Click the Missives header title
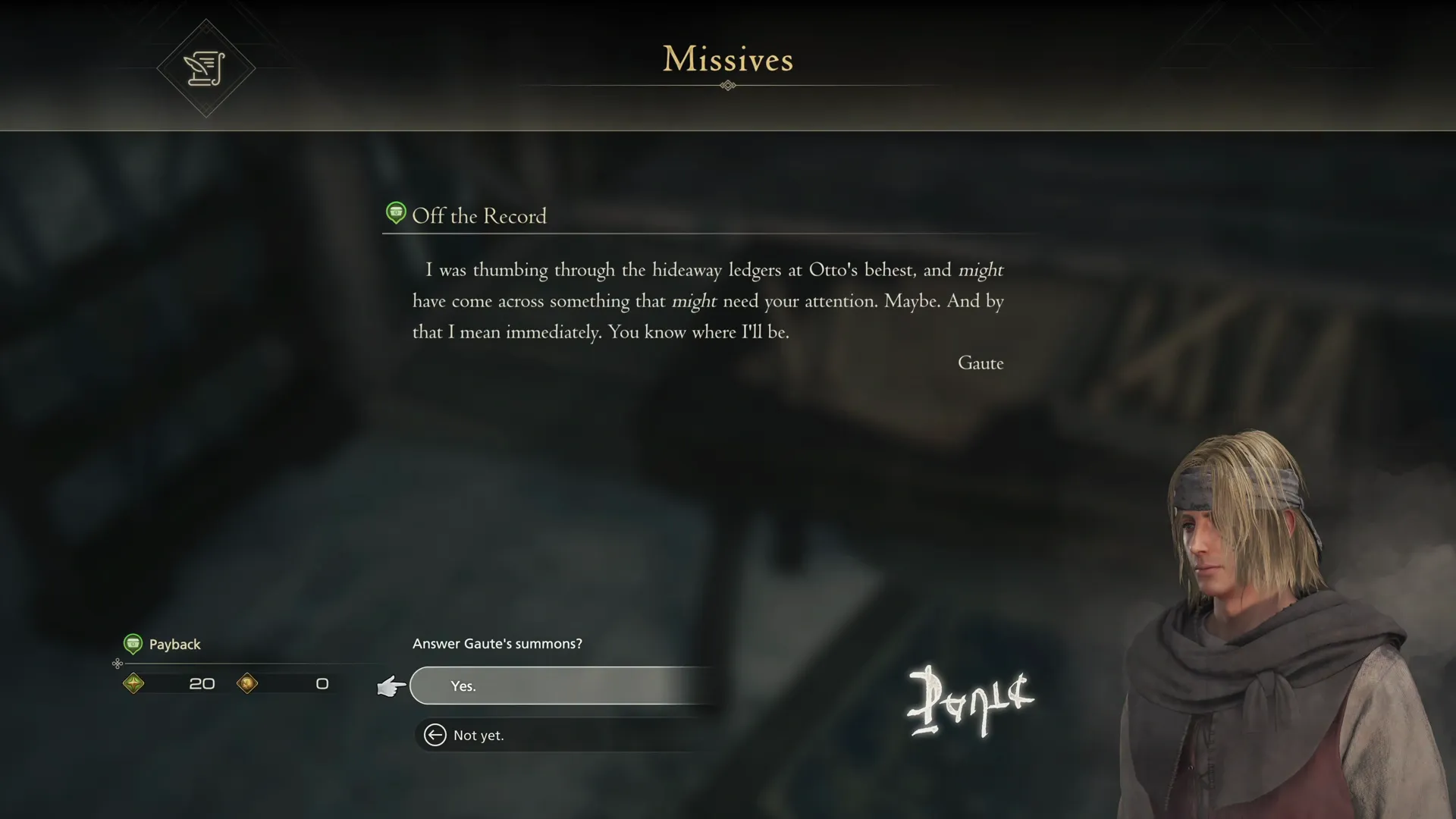Image resolution: width=1456 pixels, height=819 pixels. 727,60
